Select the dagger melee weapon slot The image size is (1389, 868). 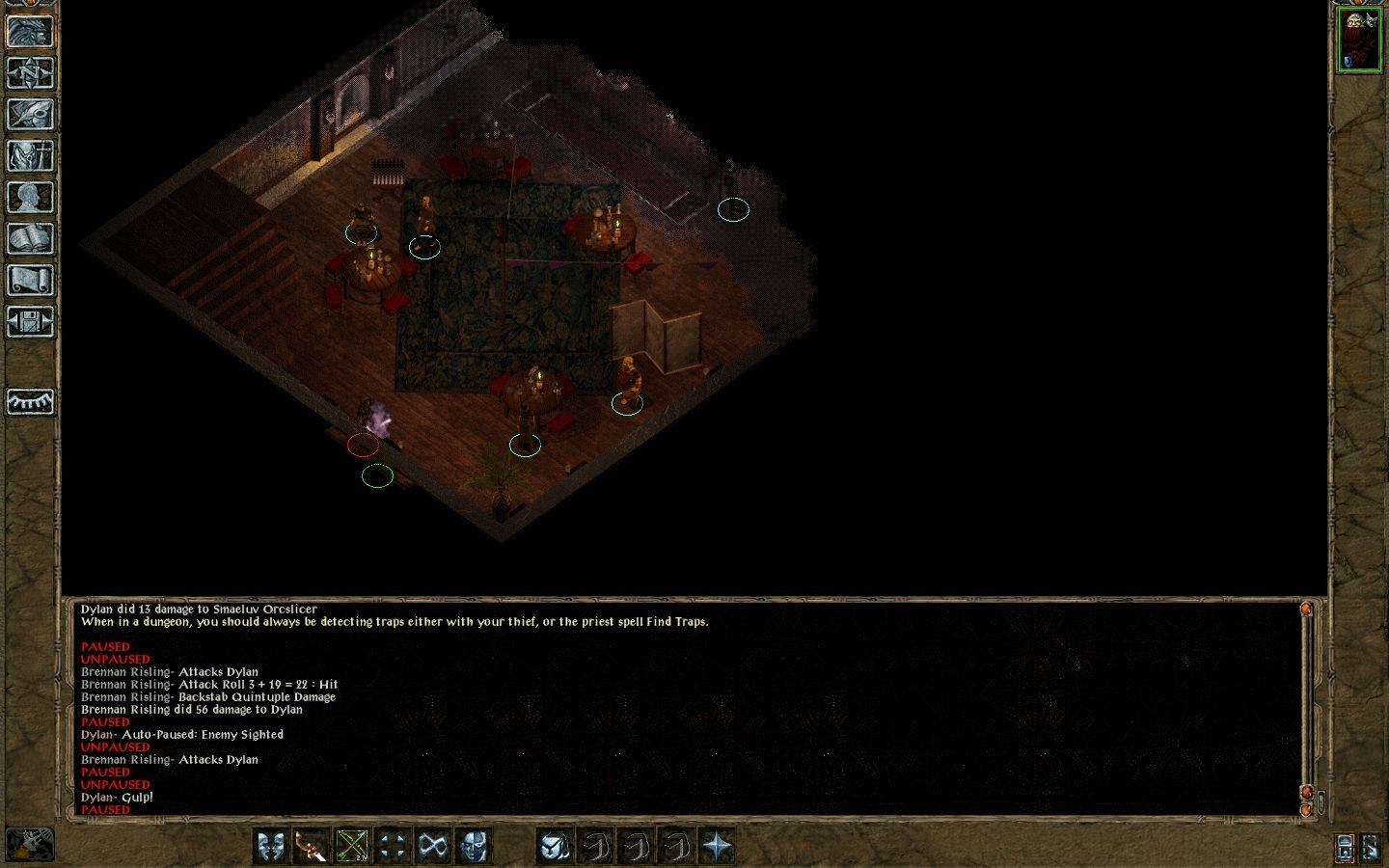click(311, 847)
